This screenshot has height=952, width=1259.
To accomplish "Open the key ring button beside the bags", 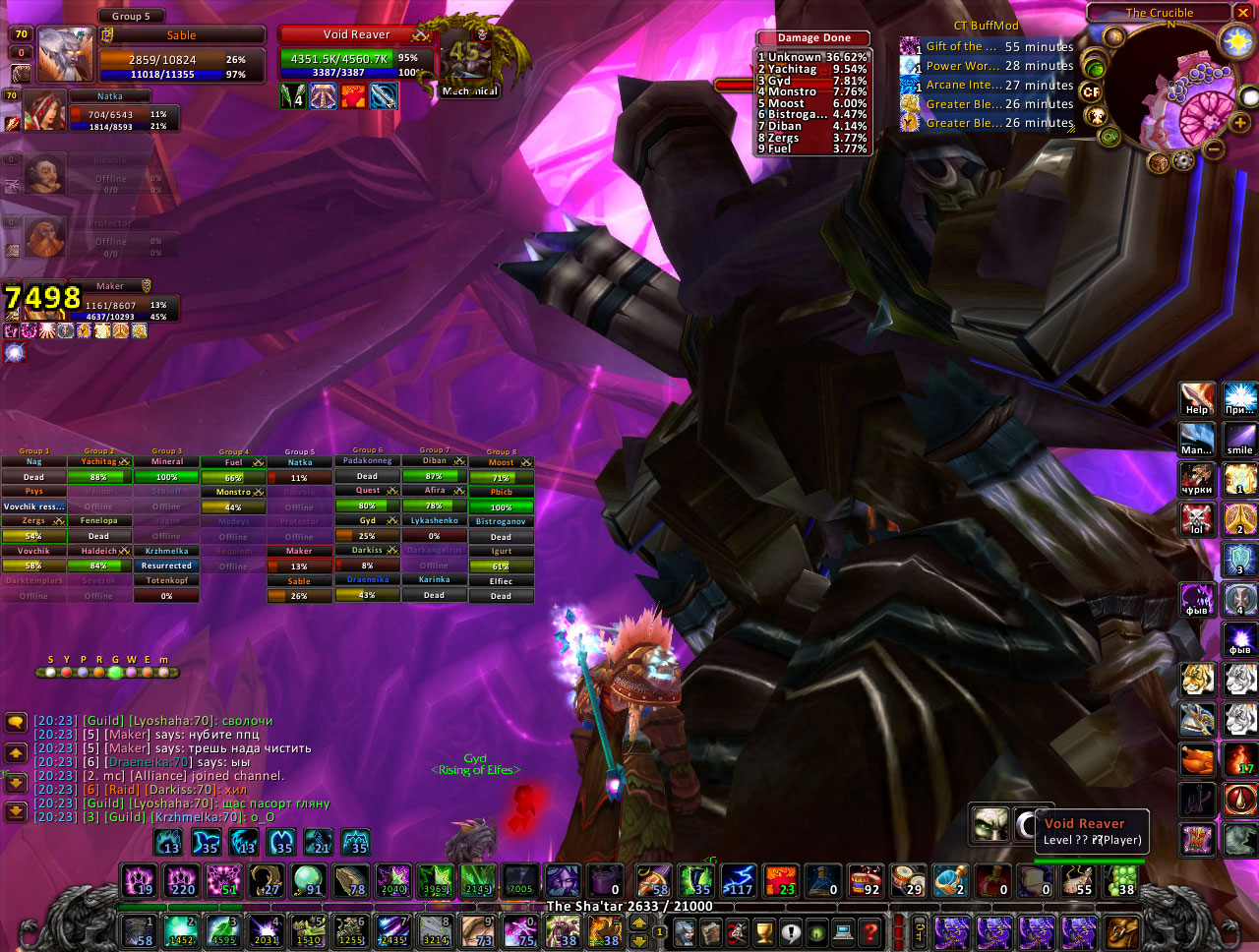I will [919, 931].
